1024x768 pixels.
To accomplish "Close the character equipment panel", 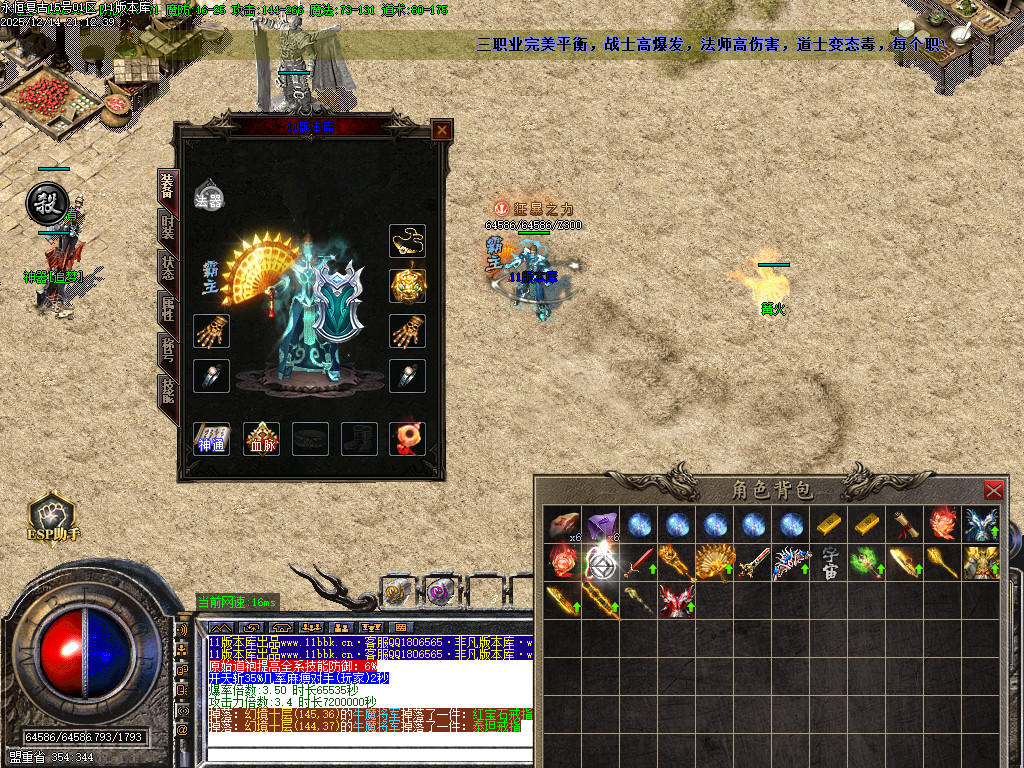I will [x=441, y=130].
